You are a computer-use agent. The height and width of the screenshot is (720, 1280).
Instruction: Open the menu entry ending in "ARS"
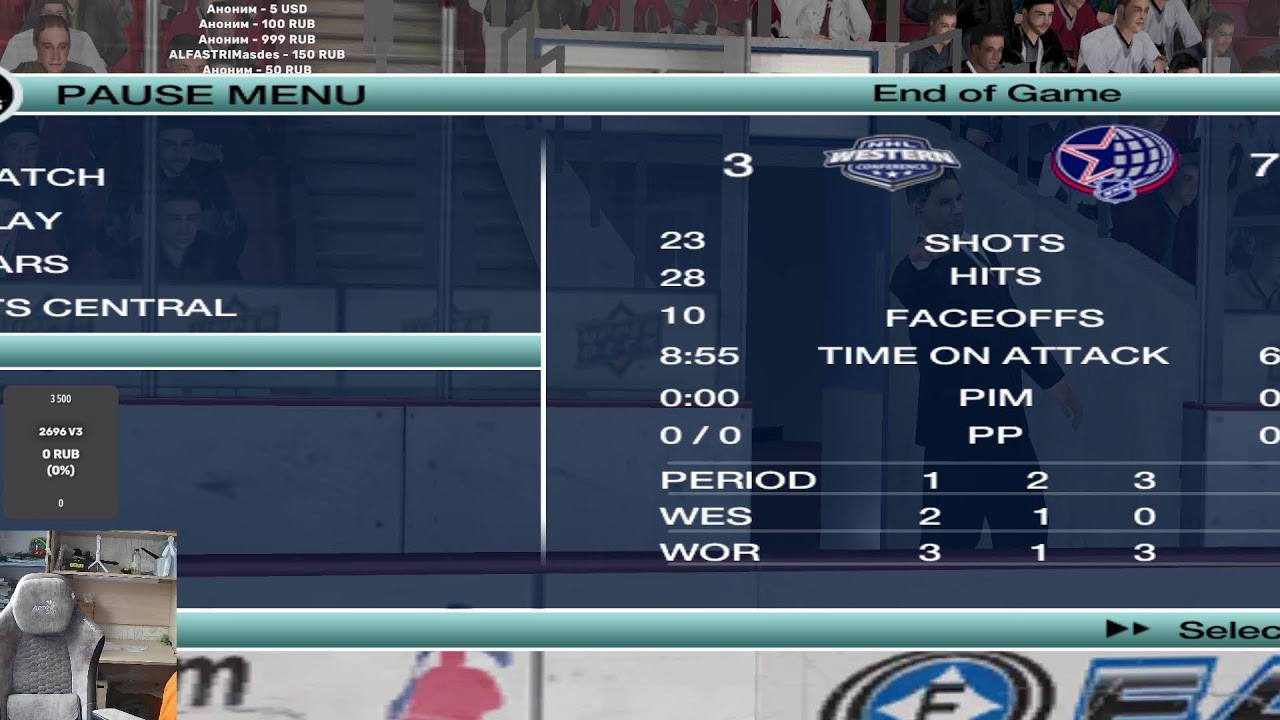pos(35,265)
